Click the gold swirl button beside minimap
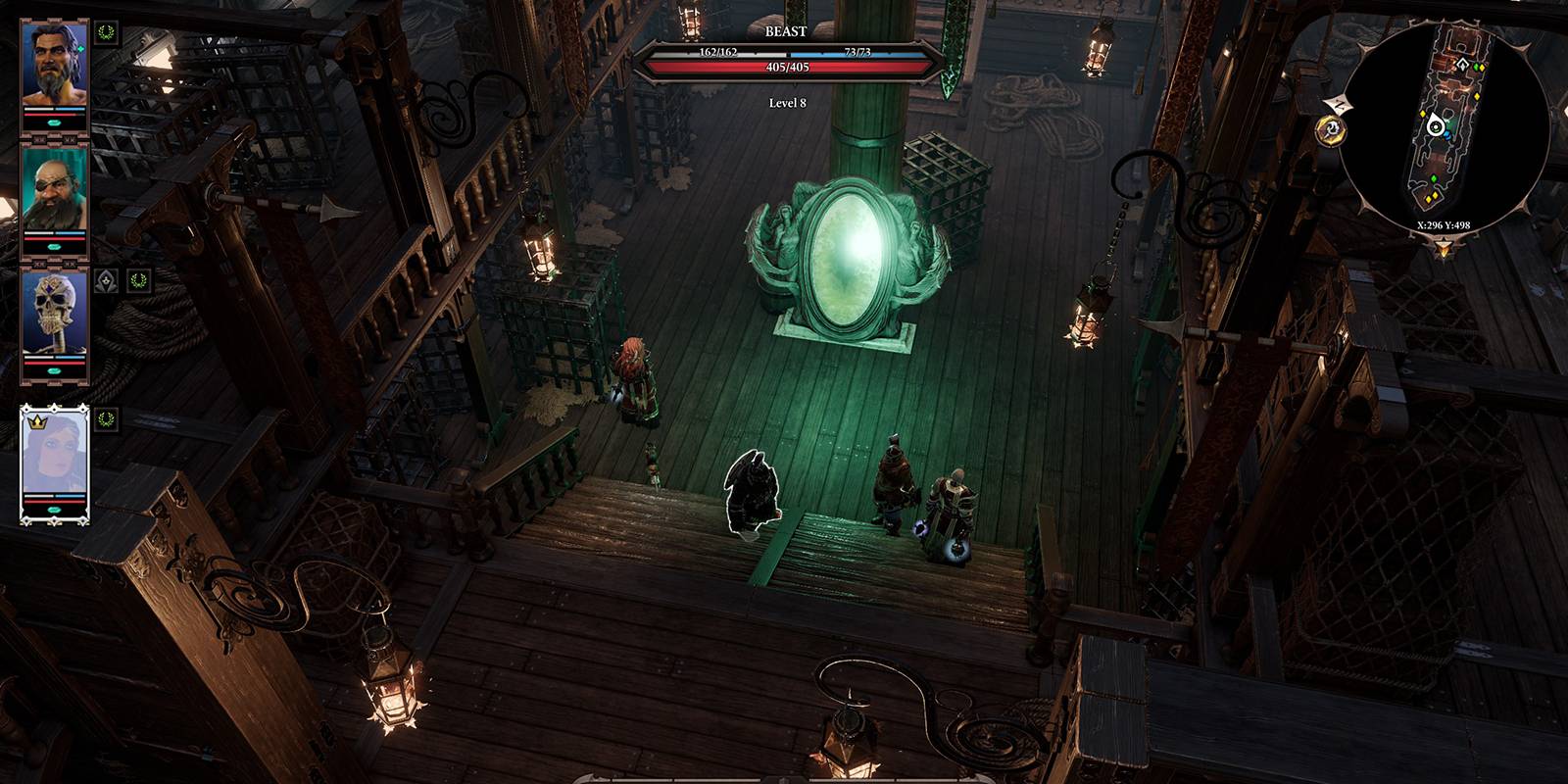Viewport: 1568px width, 784px height. point(1331,128)
